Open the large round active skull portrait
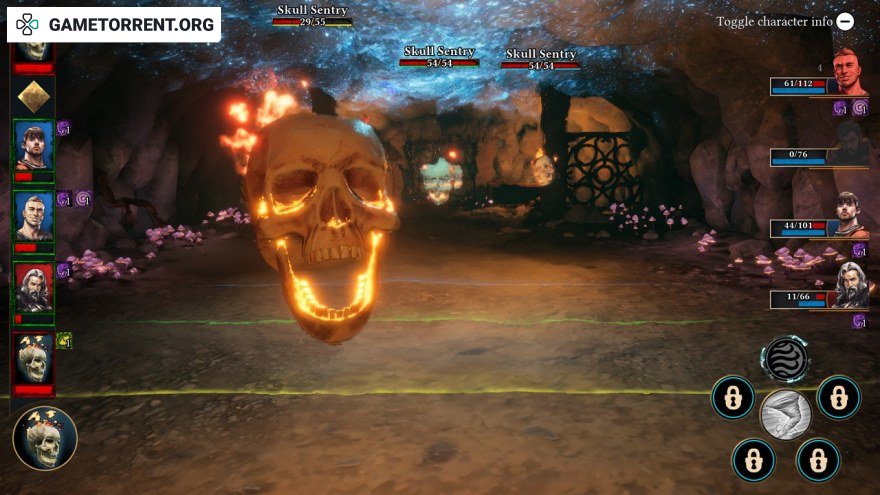The image size is (880, 495). pyautogui.click(x=45, y=438)
